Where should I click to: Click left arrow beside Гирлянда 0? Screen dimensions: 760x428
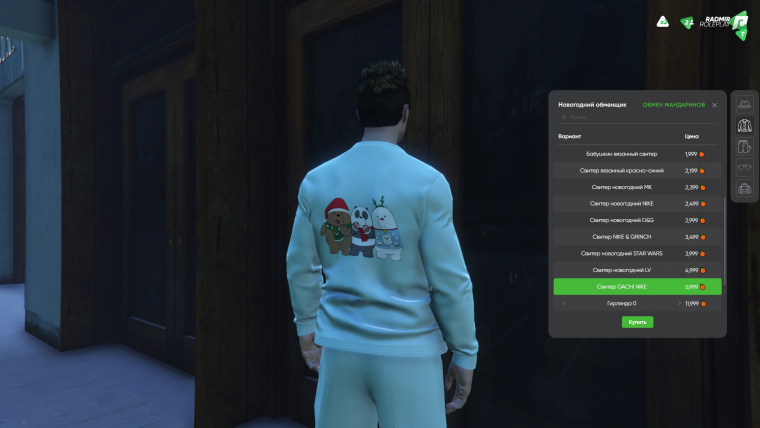[x=563, y=303]
